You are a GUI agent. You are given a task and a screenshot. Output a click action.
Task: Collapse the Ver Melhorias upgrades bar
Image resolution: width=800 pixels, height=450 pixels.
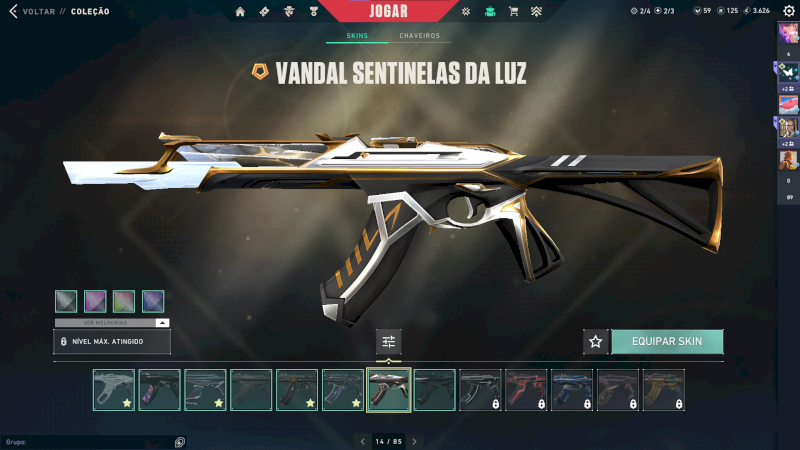click(x=163, y=323)
